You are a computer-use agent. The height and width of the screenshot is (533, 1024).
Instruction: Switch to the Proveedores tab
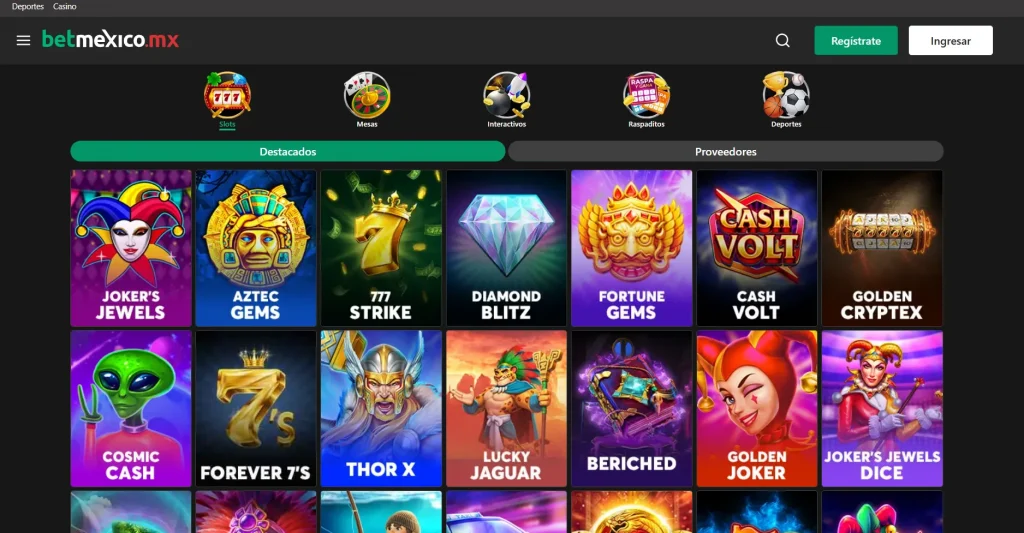pyautogui.click(x=725, y=152)
